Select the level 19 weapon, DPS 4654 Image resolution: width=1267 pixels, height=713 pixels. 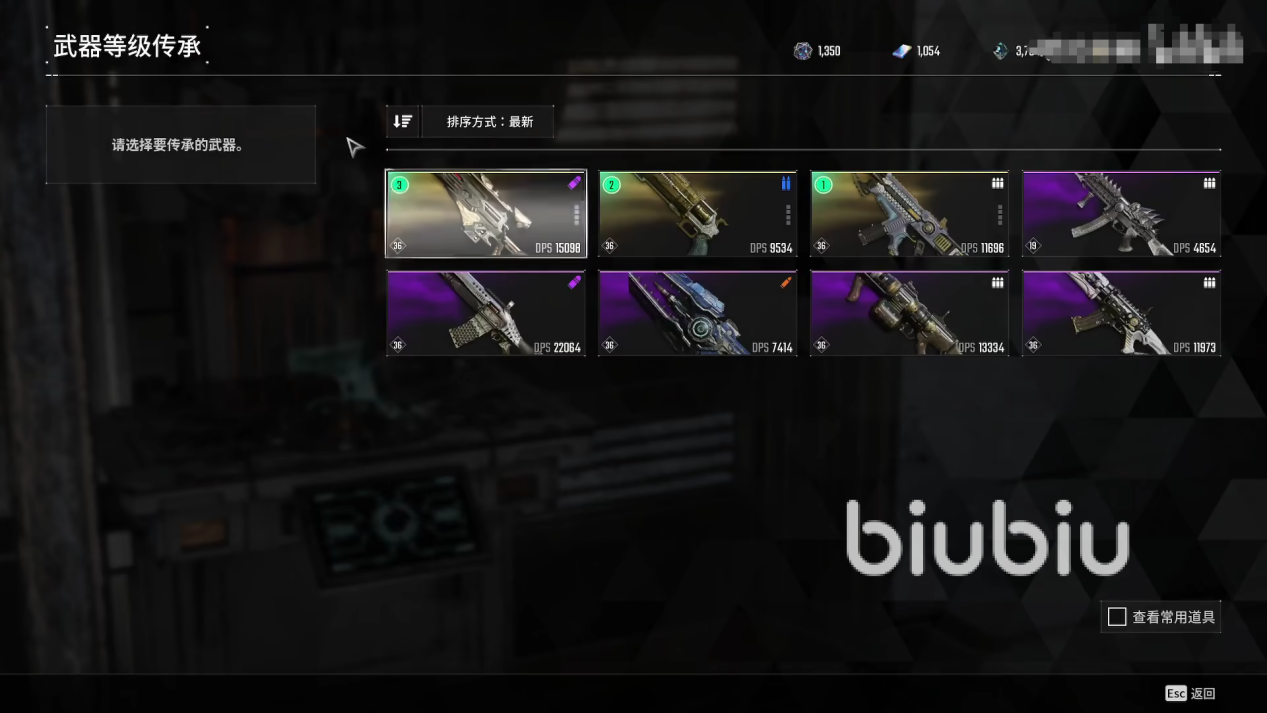(x=1121, y=214)
